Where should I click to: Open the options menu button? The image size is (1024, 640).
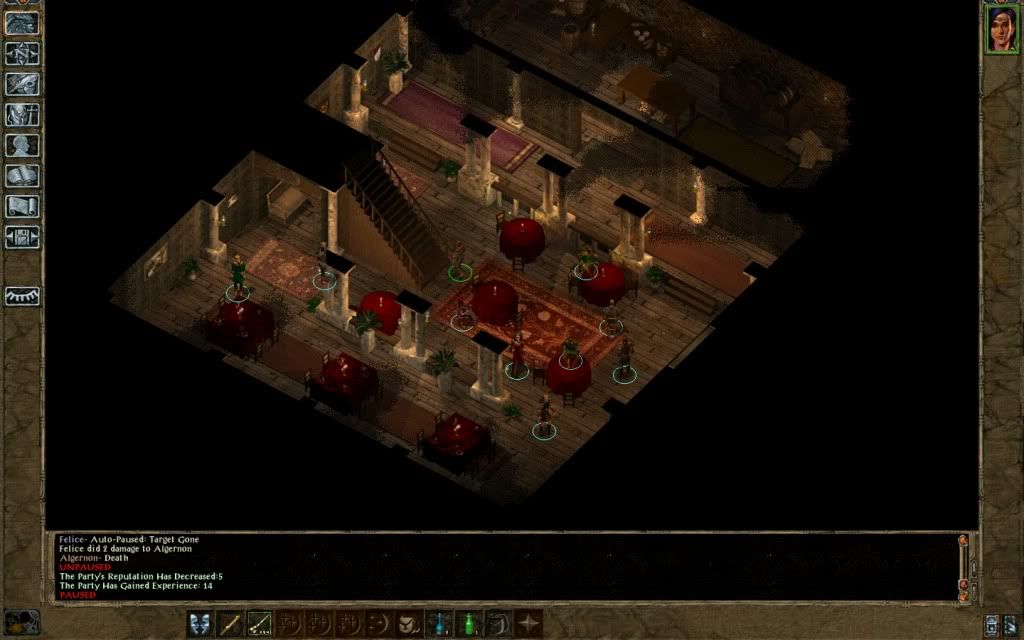tap(22, 238)
